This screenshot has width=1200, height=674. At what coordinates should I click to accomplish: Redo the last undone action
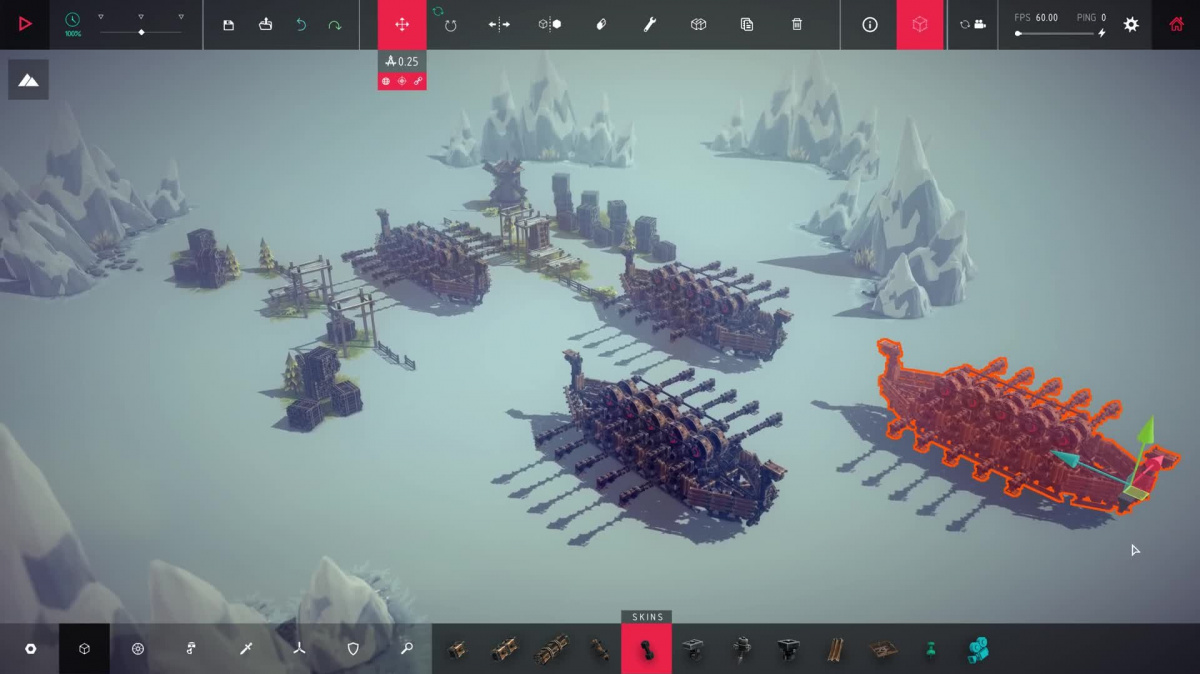coord(335,24)
